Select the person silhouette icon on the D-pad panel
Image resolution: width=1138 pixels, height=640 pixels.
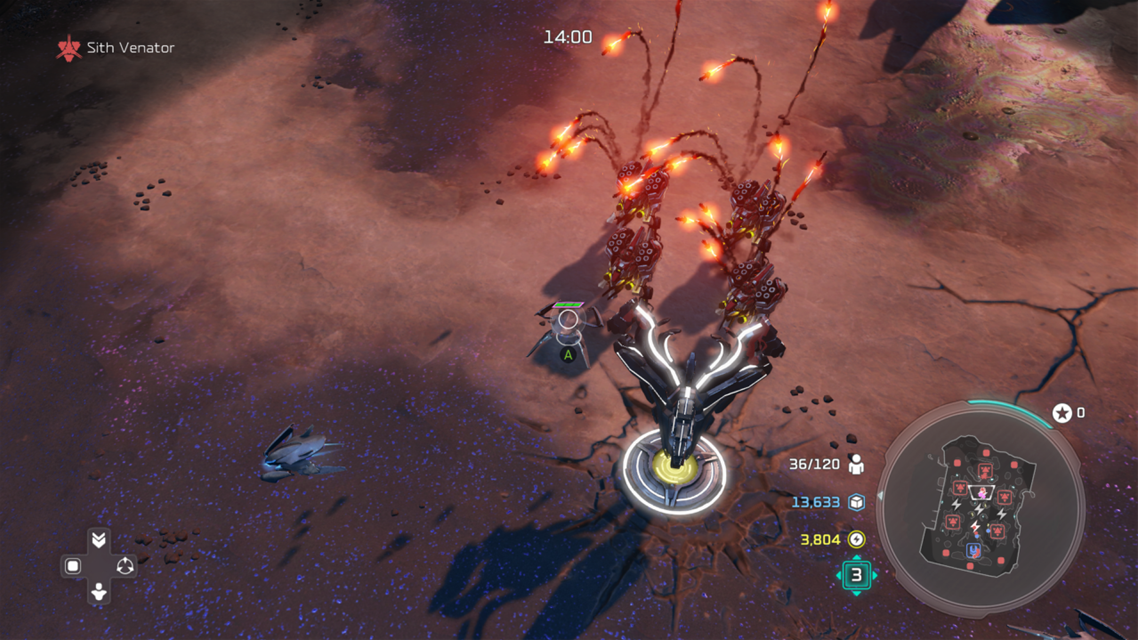point(99,592)
